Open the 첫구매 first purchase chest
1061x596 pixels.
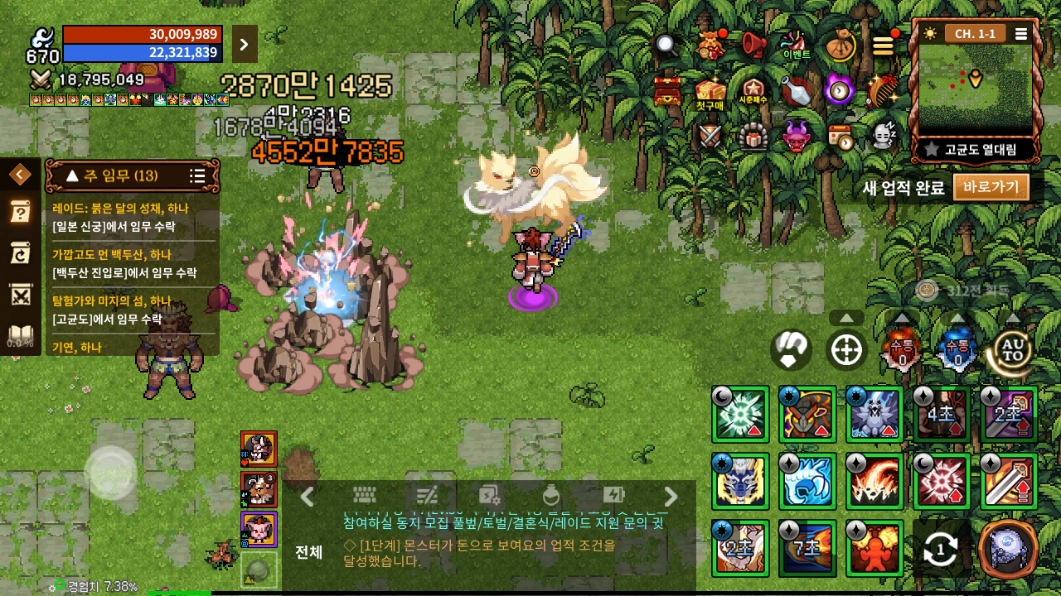710,92
